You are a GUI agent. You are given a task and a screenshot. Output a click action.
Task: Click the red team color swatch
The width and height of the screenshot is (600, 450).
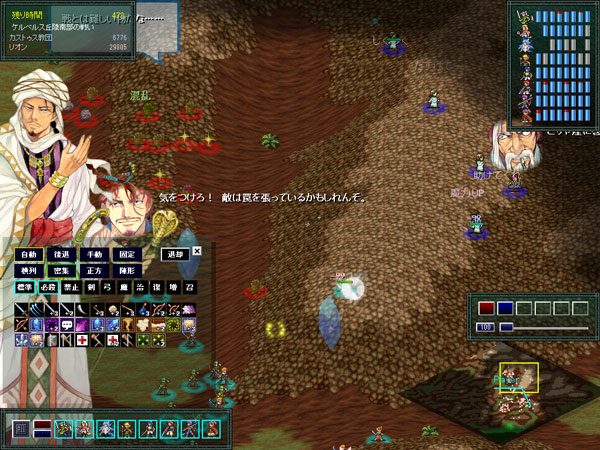tap(486, 308)
